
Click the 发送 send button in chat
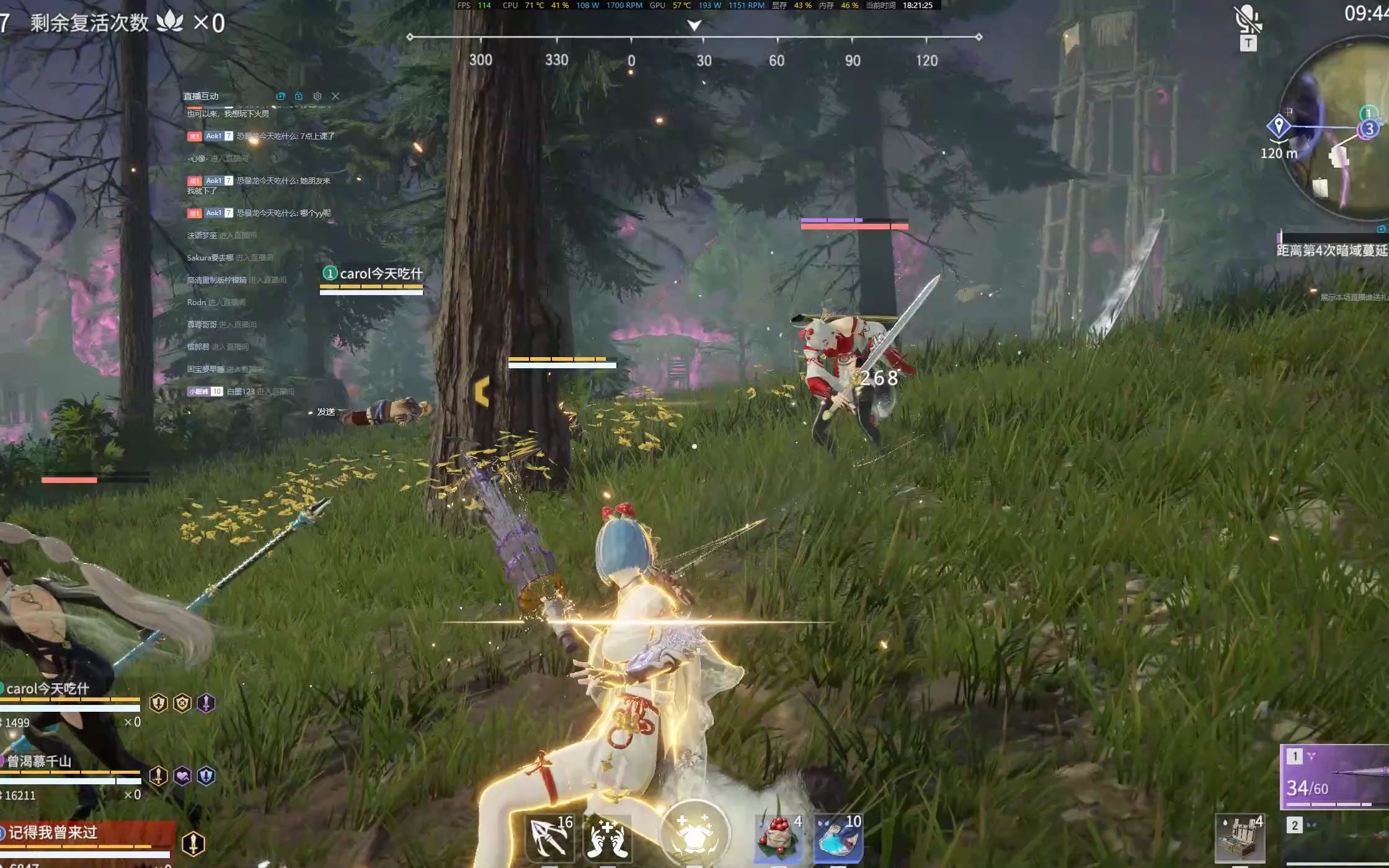point(326,412)
